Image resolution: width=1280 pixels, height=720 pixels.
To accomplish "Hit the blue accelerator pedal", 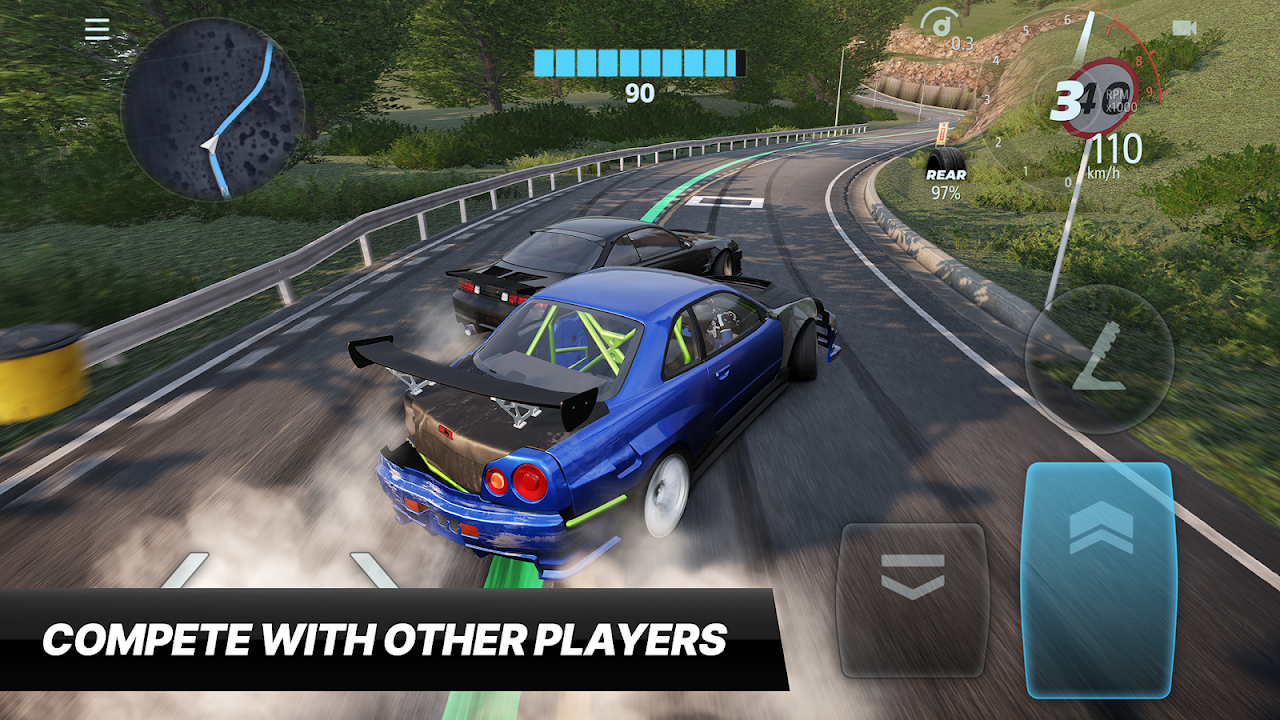I will (x=1098, y=578).
